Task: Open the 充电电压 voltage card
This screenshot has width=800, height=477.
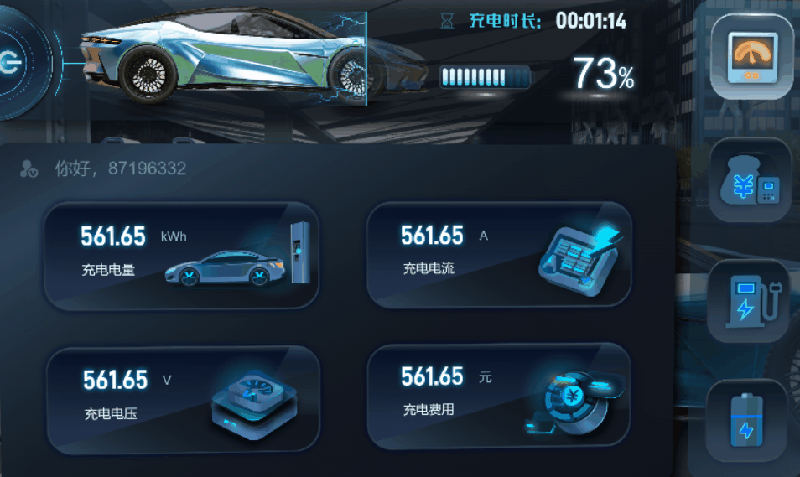Action: click(181, 394)
